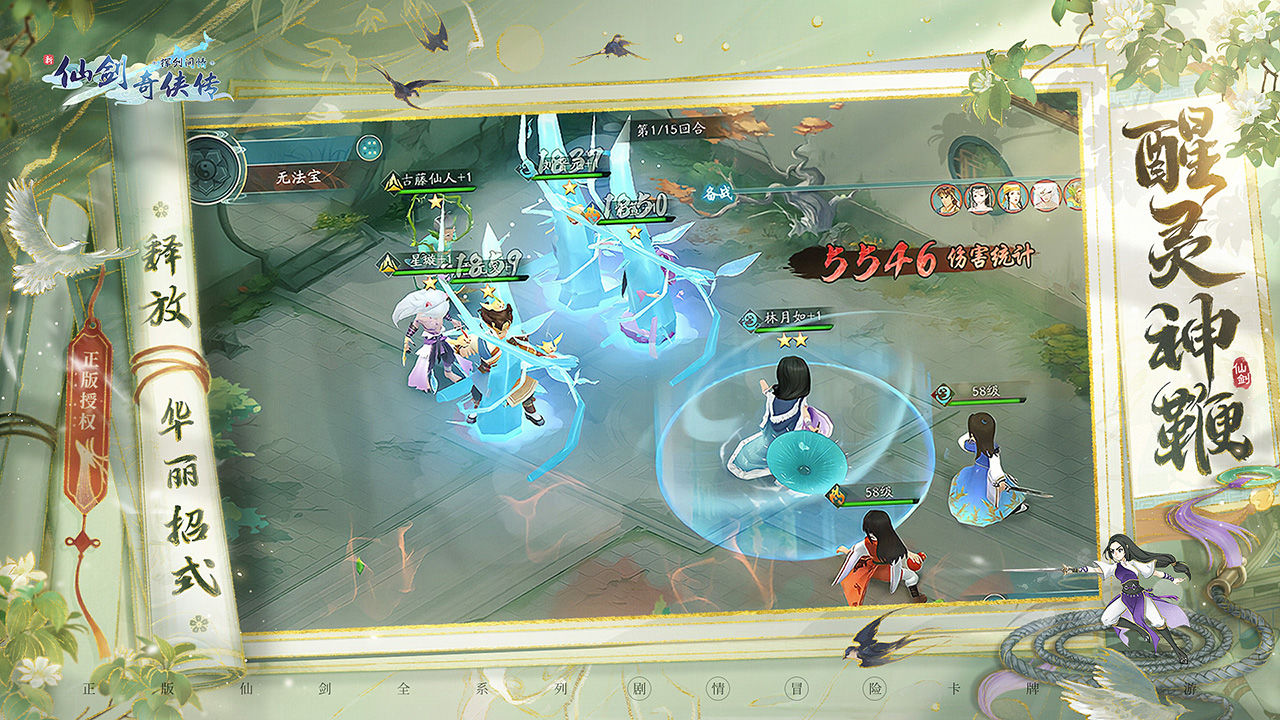The height and width of the screenshot is (720, 1280).
Task: Select the 无法宝 artifact banner
Action: tap(298, 179)
